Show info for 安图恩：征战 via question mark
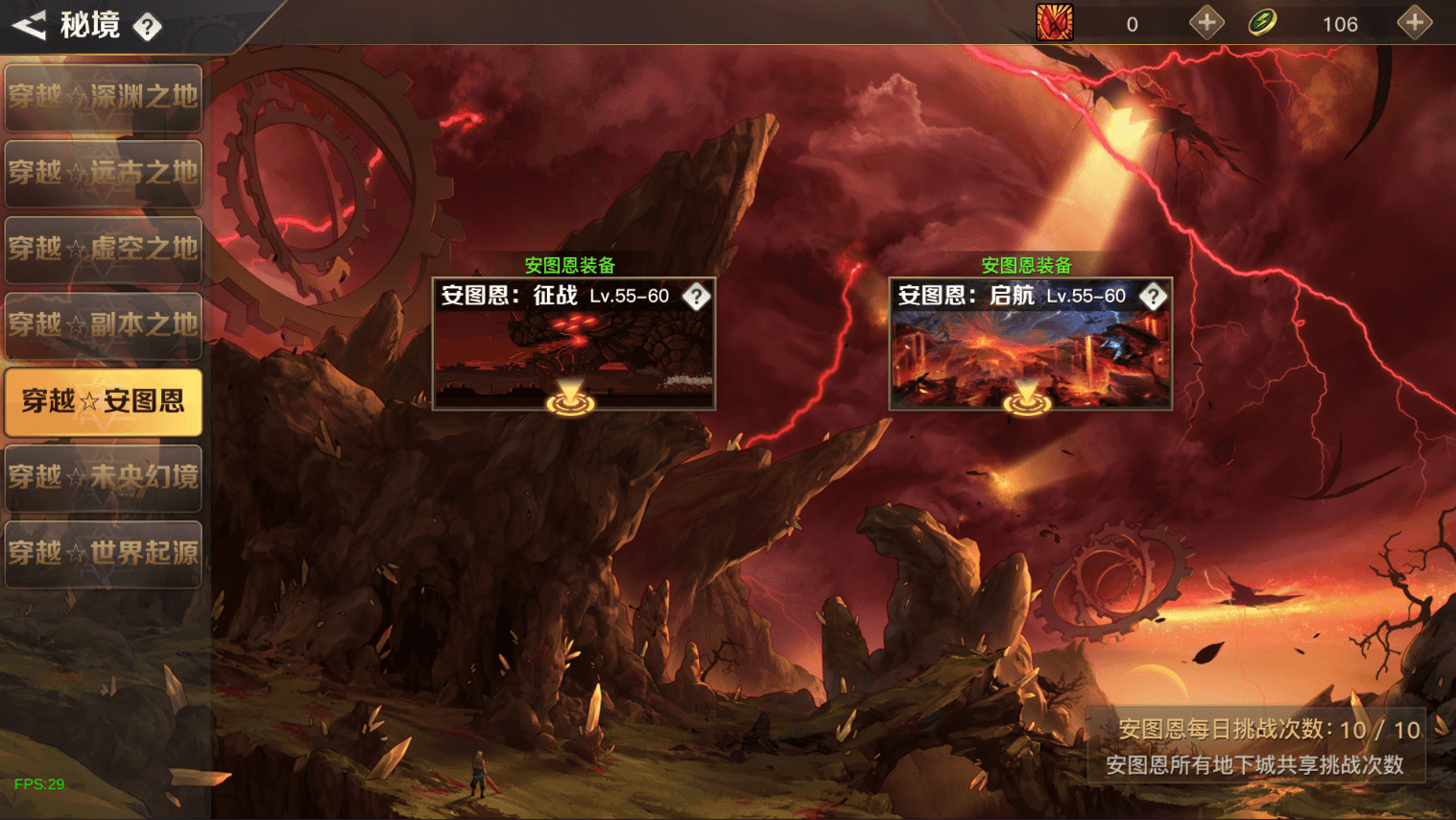Screen dimensions: 1456x820 pos(696,296)
